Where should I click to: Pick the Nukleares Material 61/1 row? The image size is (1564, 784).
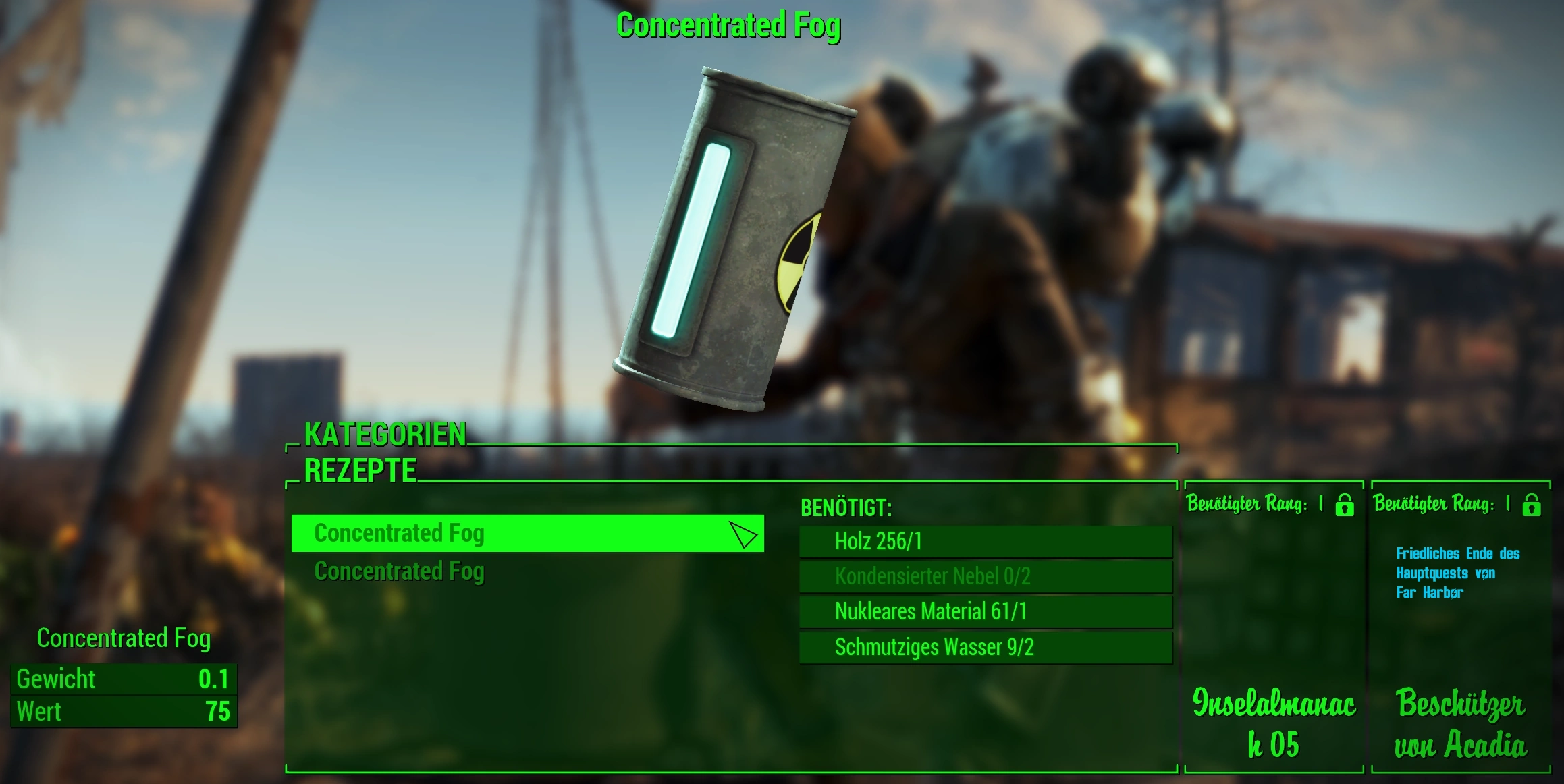coord(986,611)
